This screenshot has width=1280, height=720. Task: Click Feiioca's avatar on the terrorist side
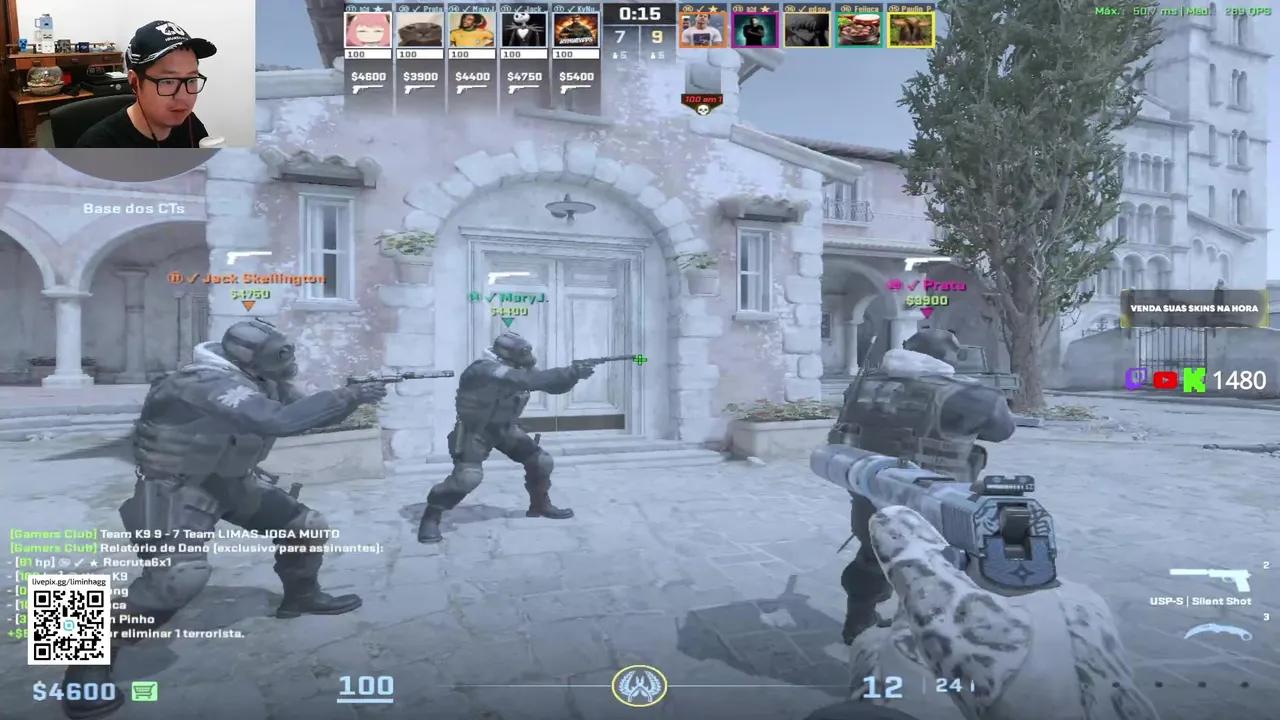point(860,30)
